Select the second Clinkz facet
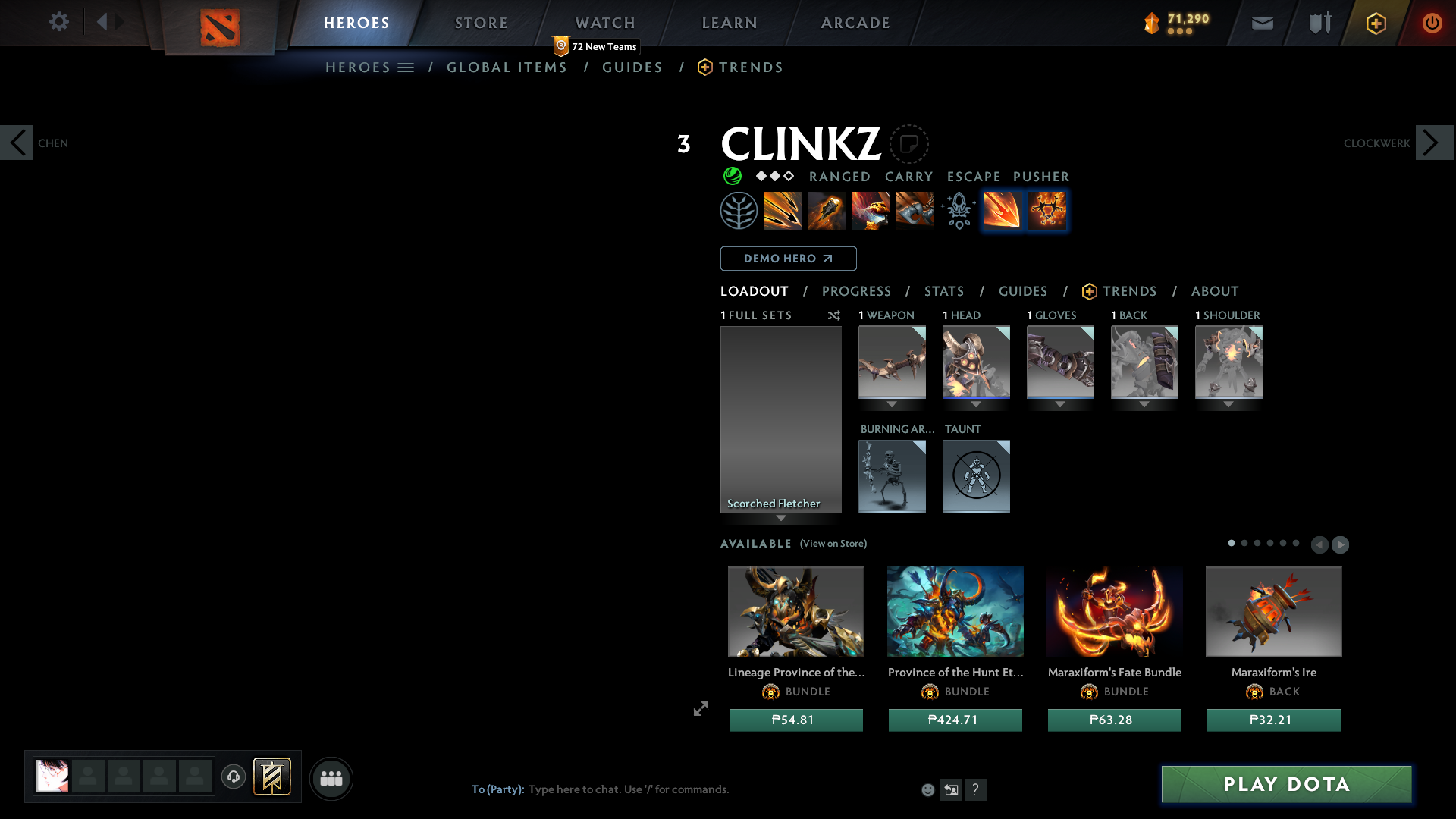The width and height of the screenshot is (1456, 819). (x=1047, y=211)
